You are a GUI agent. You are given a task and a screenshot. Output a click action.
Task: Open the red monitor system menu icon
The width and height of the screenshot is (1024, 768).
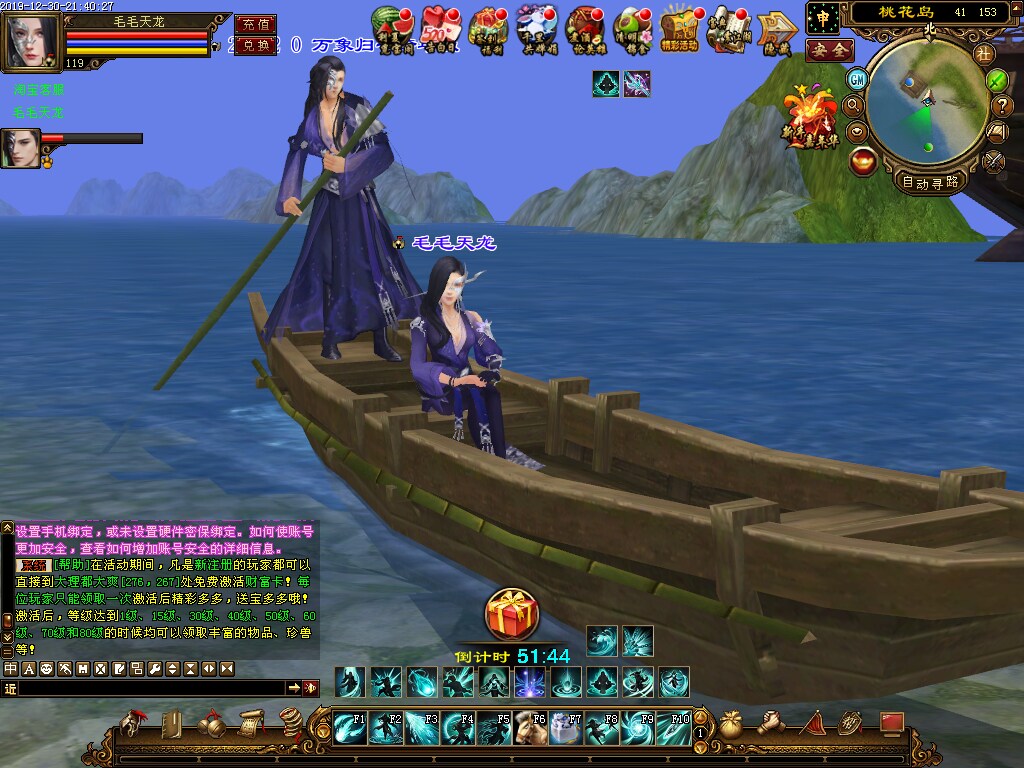tap(891, 723)
